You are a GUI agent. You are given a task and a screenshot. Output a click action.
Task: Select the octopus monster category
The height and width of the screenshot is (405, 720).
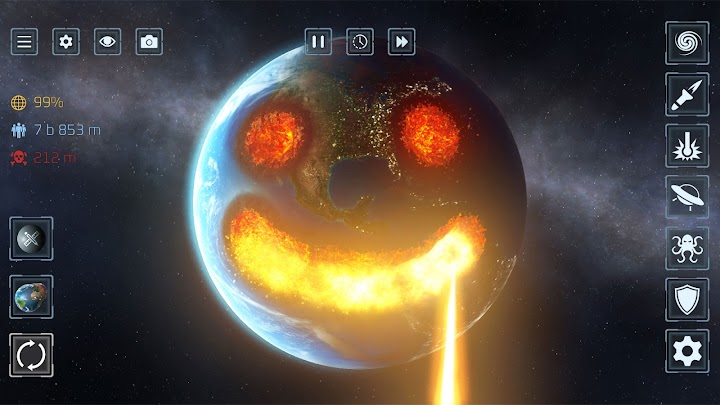tap(687, 248)
